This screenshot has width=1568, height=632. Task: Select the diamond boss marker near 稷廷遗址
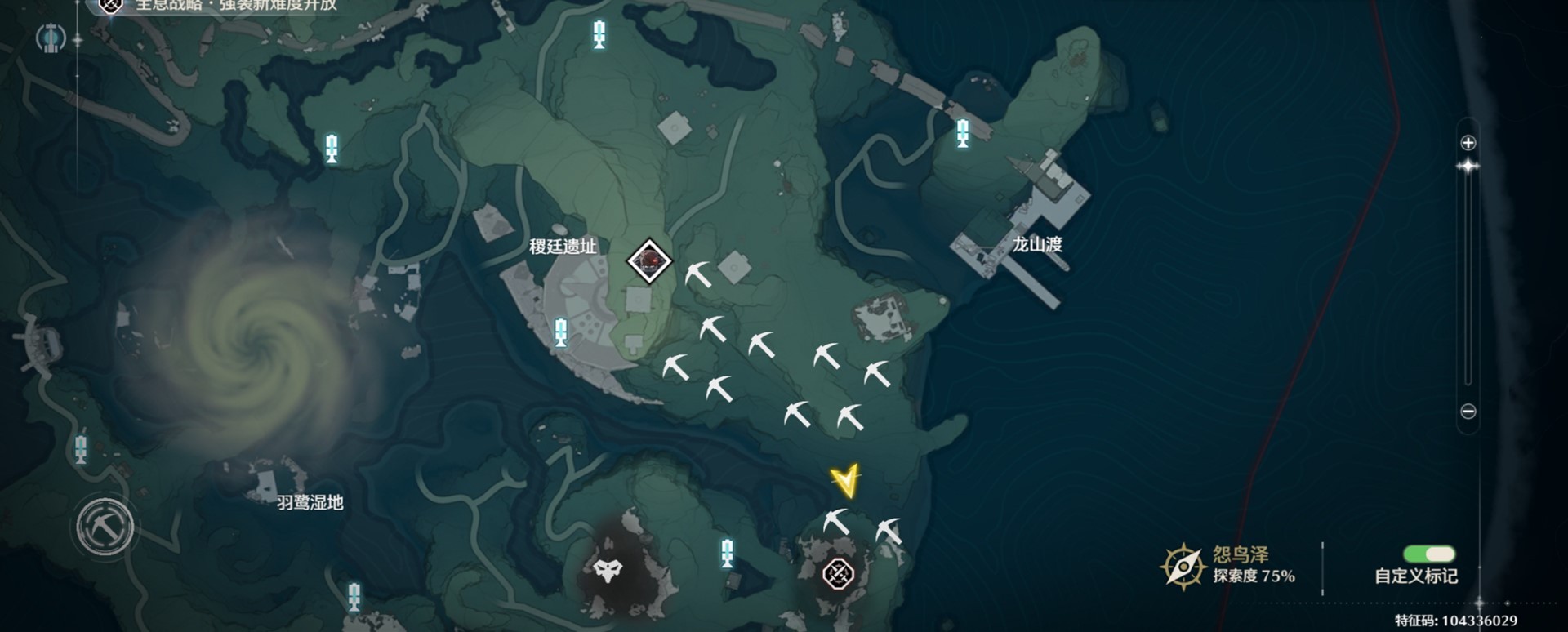[x=649, y=261]
